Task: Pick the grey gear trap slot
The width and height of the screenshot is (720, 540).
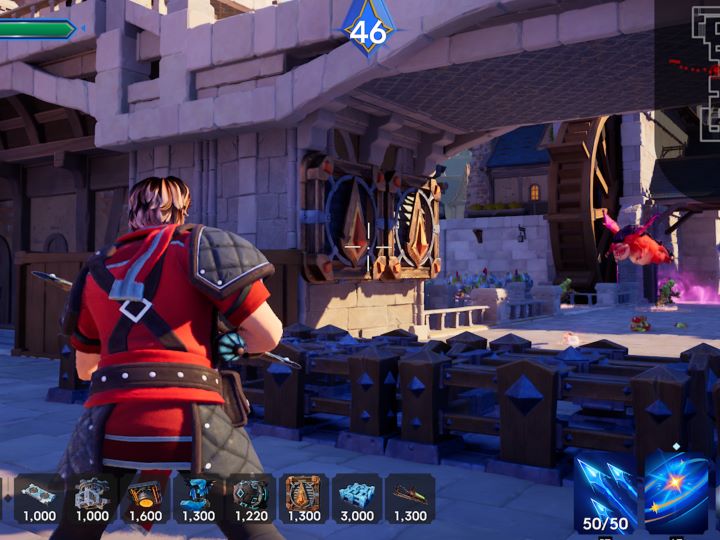Action: (92, 498)
